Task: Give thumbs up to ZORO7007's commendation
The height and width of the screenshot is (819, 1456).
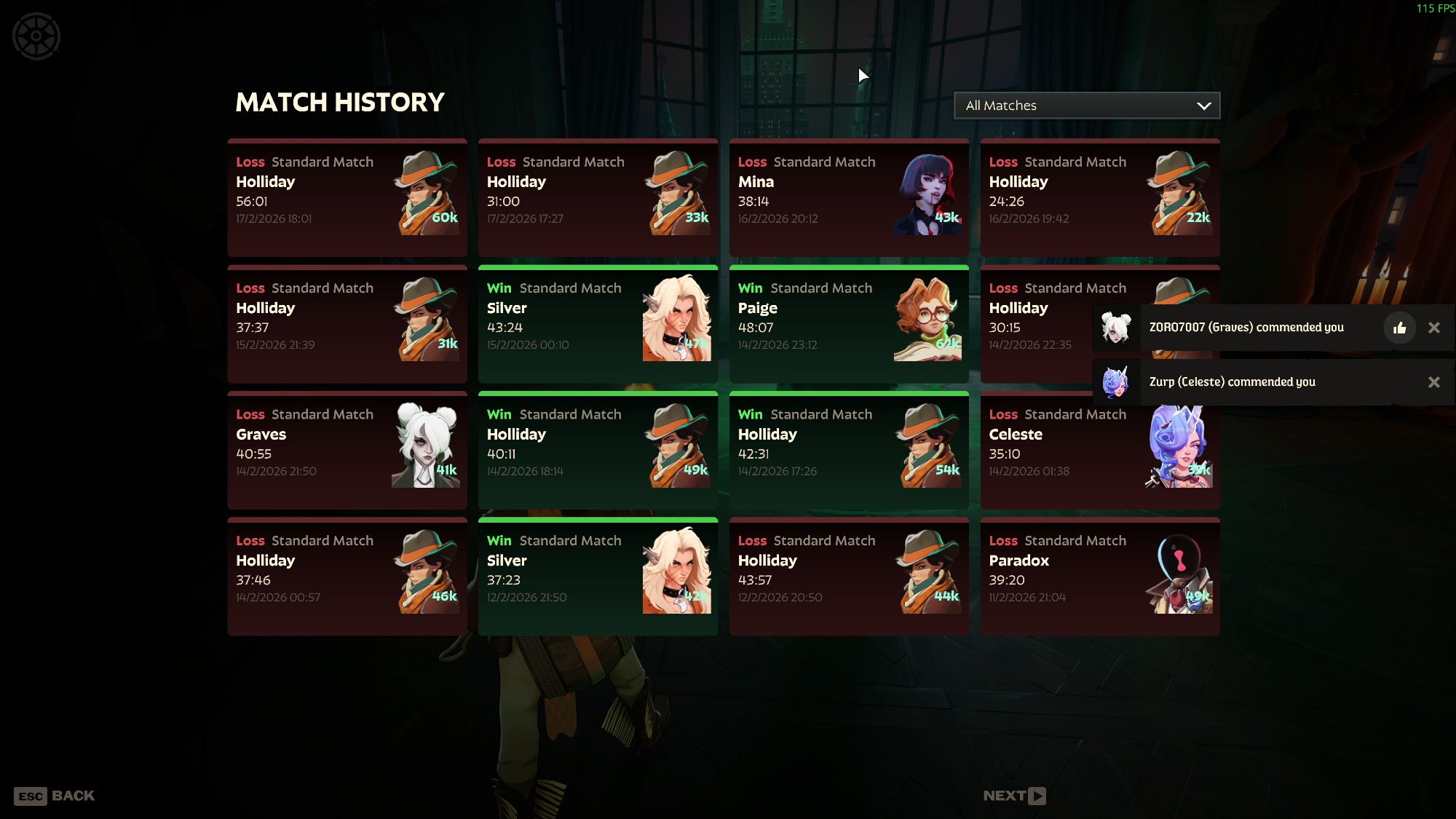Action: (x=1399, y=328)
